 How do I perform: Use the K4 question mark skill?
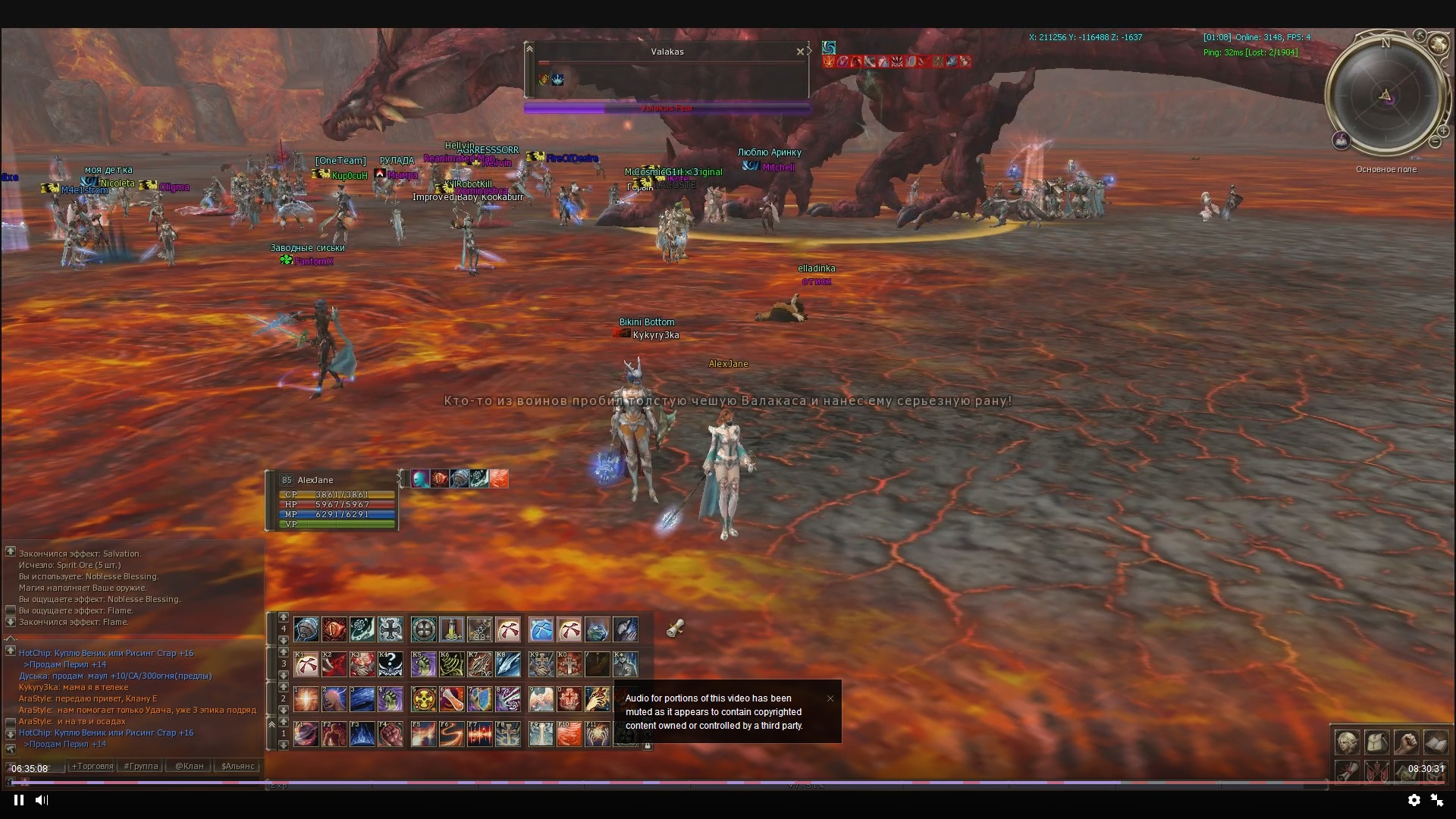391,664
